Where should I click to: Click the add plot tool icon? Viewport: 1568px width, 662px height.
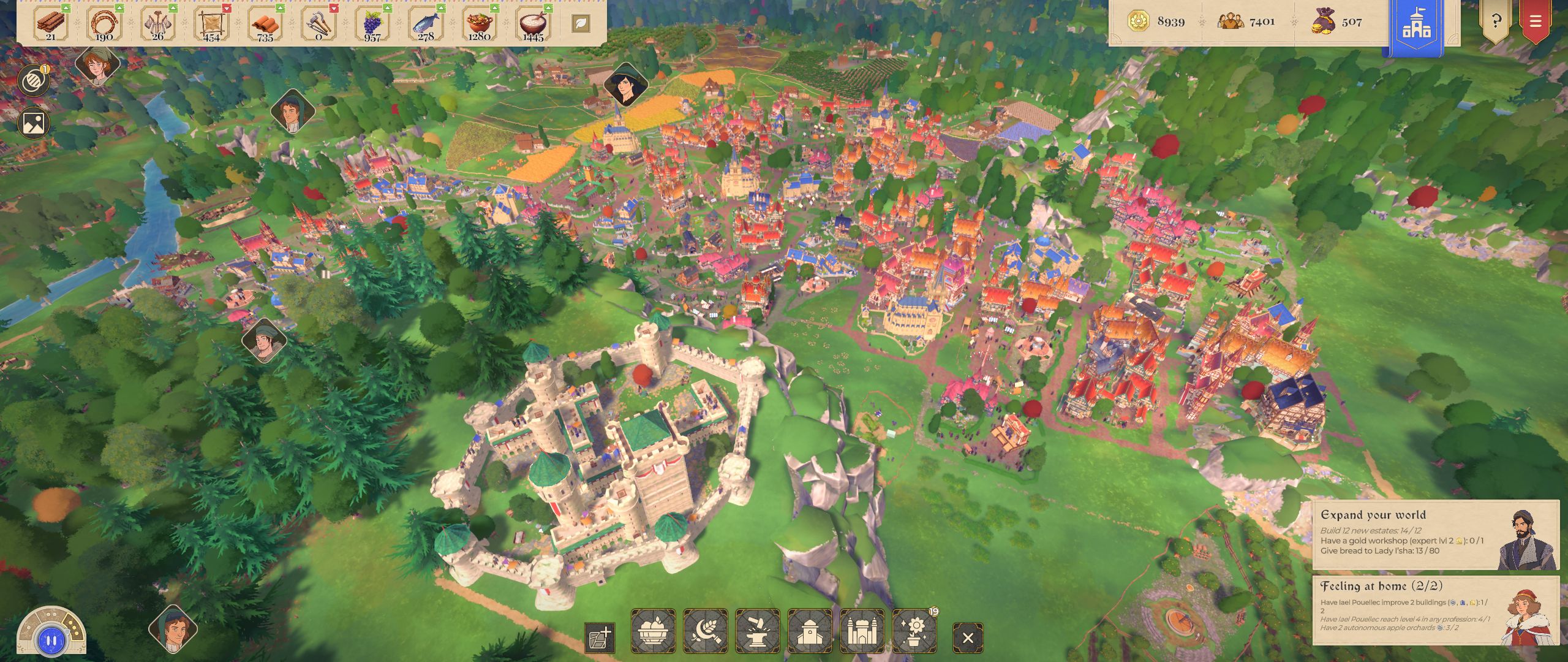pyautogui.click(x=600, y=638)
